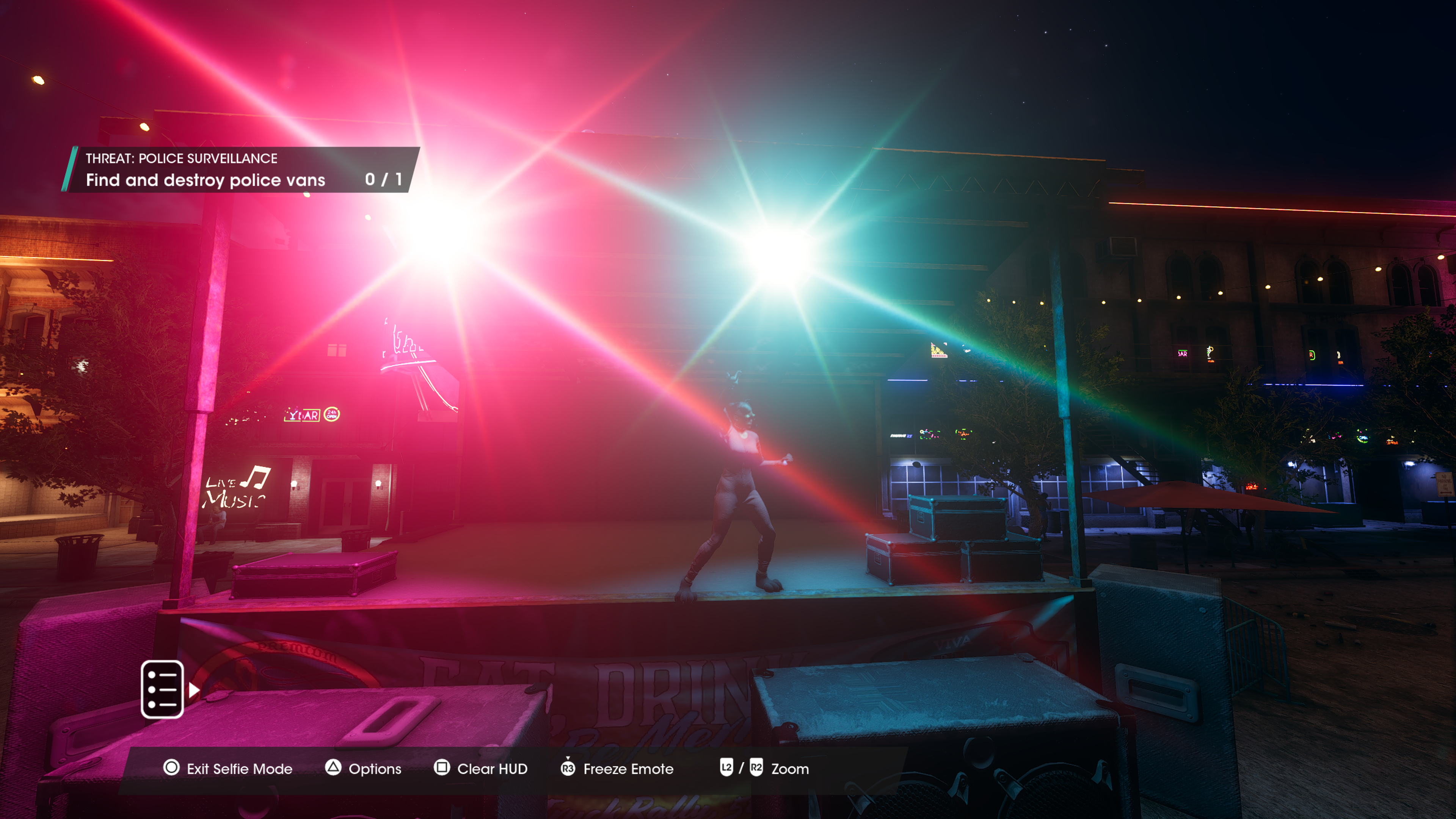Screen dimensions: 1456x819
Task: Choose Exit Selfie Mode
Action: point(228,769)
